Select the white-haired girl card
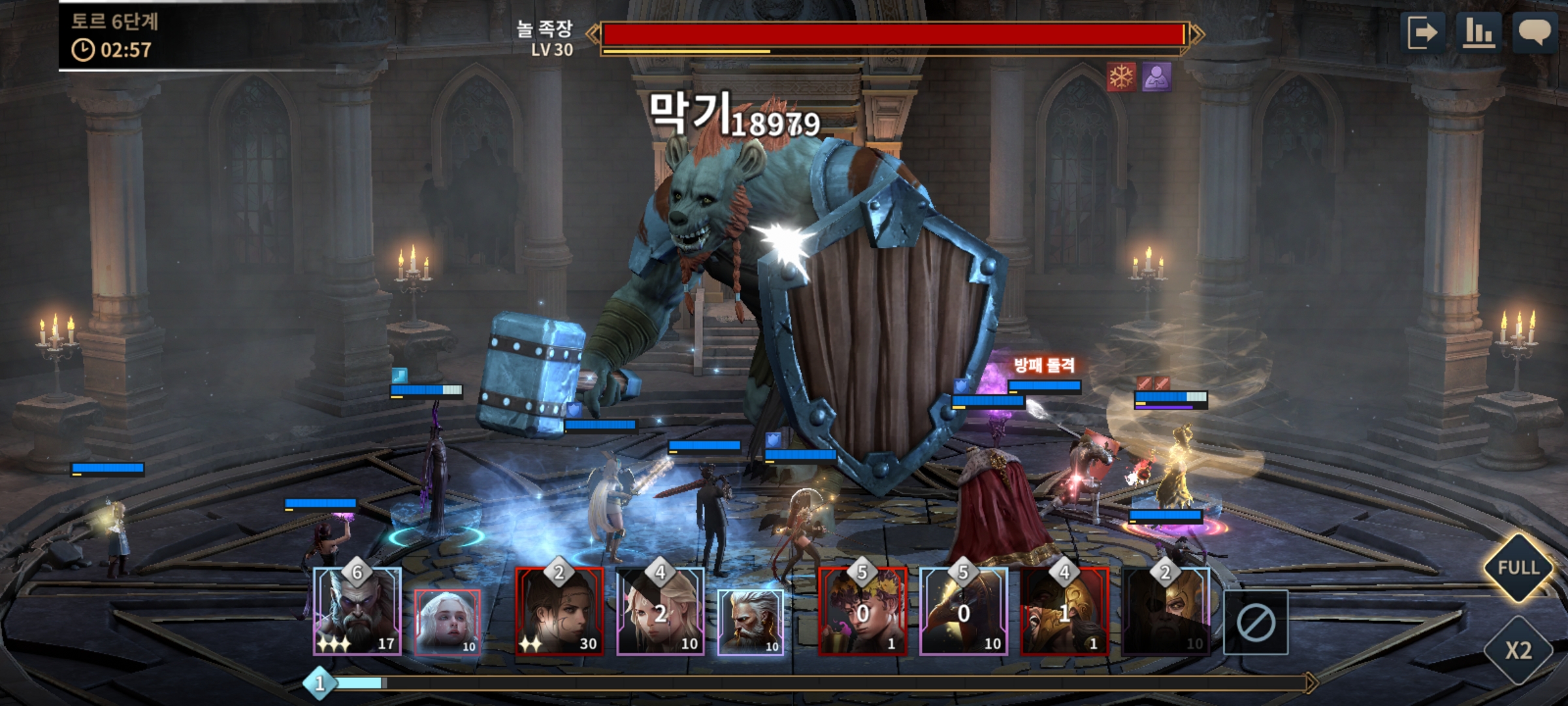Image resolution: width=1568 pixels, height=706 pixels. [448, 622]
